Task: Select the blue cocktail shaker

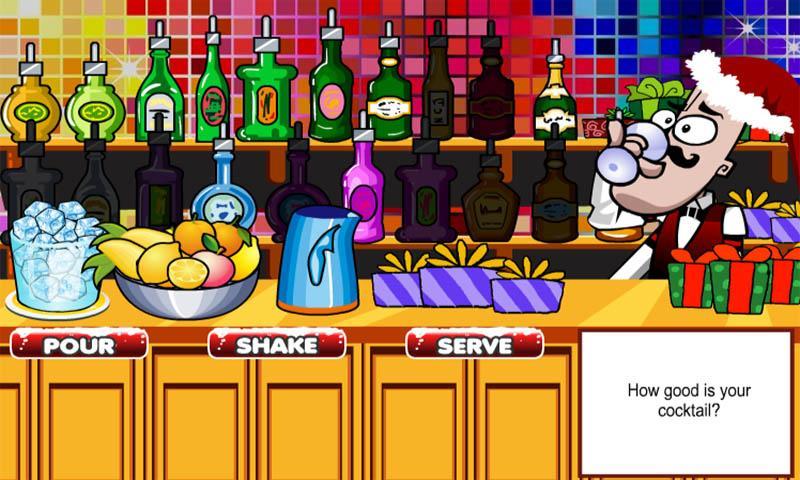Action: coord(317,262)
